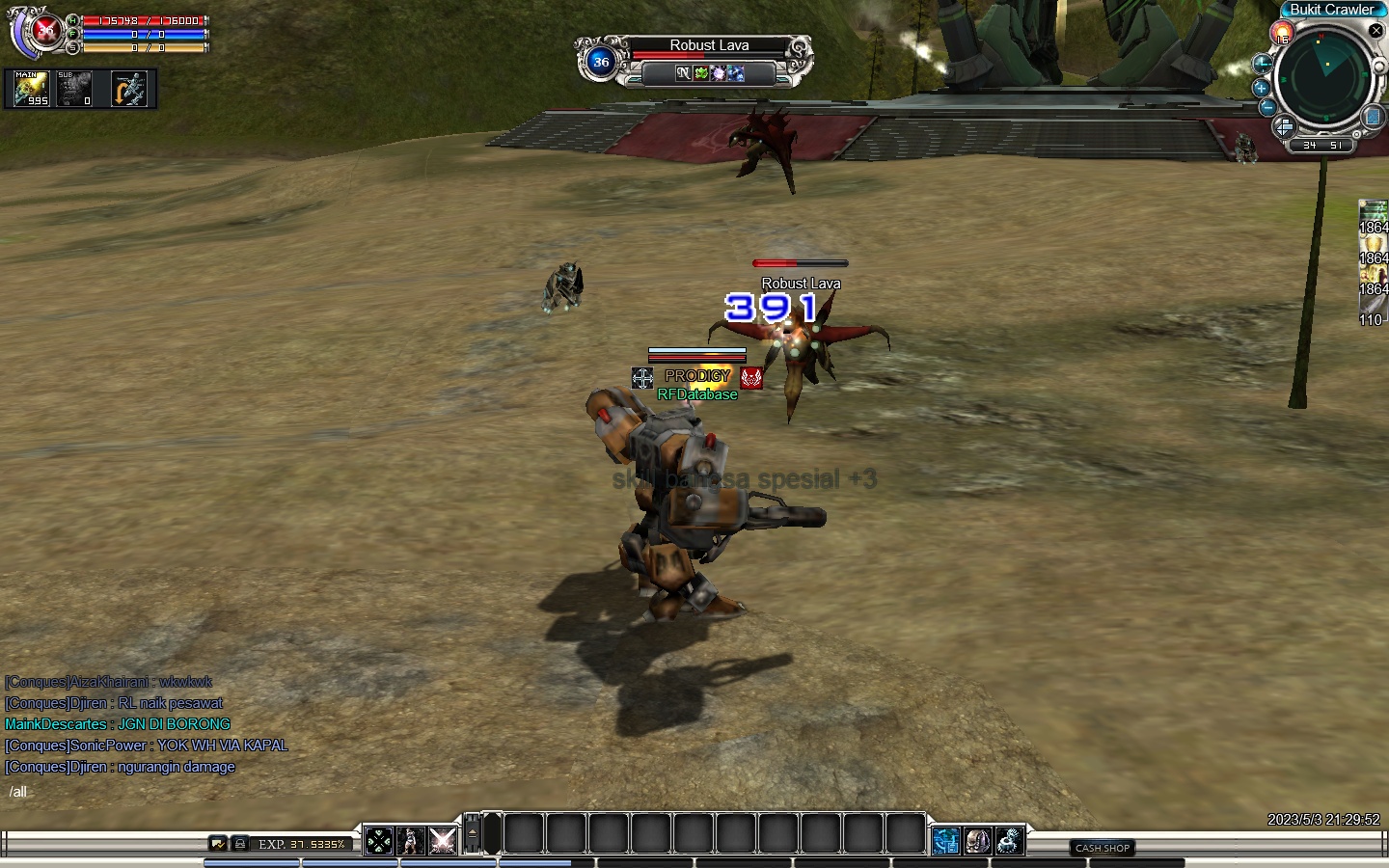The width and height of the screenshot is (1389, 868).
Task: Close the minimap radar panel
Action: point(1376,31)
